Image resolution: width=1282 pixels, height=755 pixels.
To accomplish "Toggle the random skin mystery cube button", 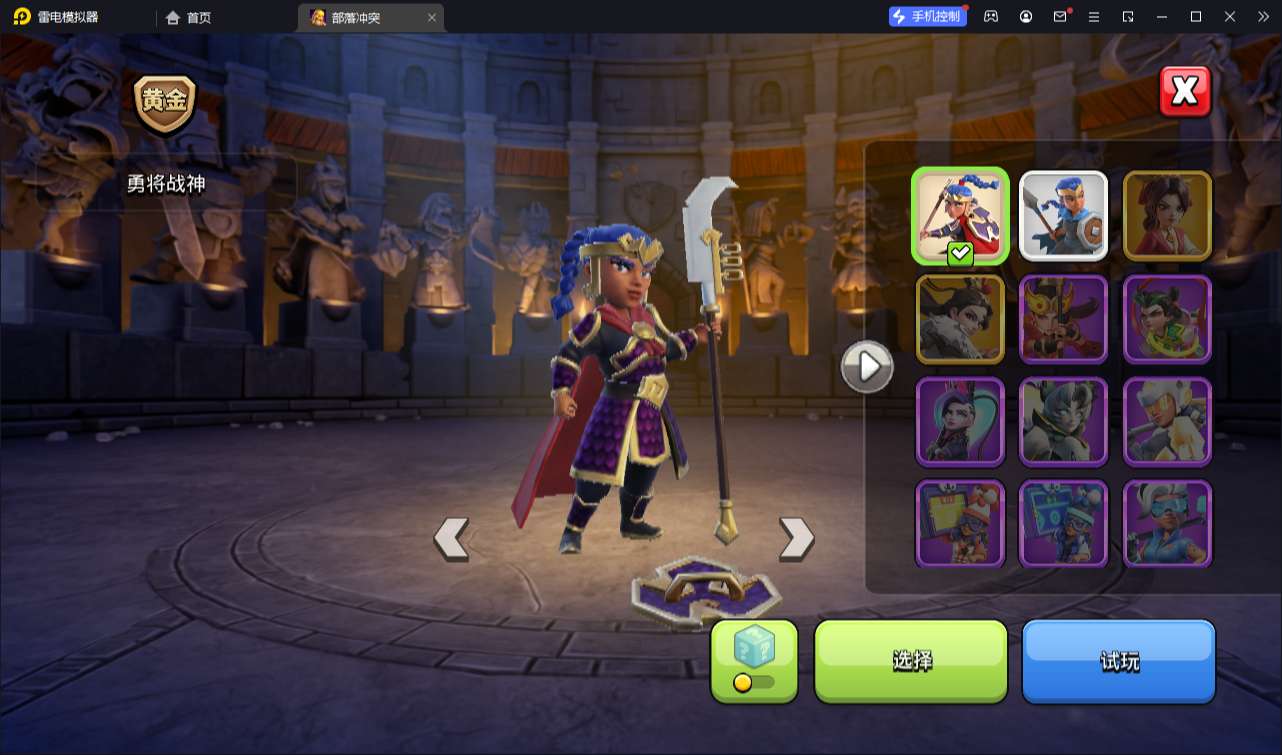I will (x=754, y=660).
